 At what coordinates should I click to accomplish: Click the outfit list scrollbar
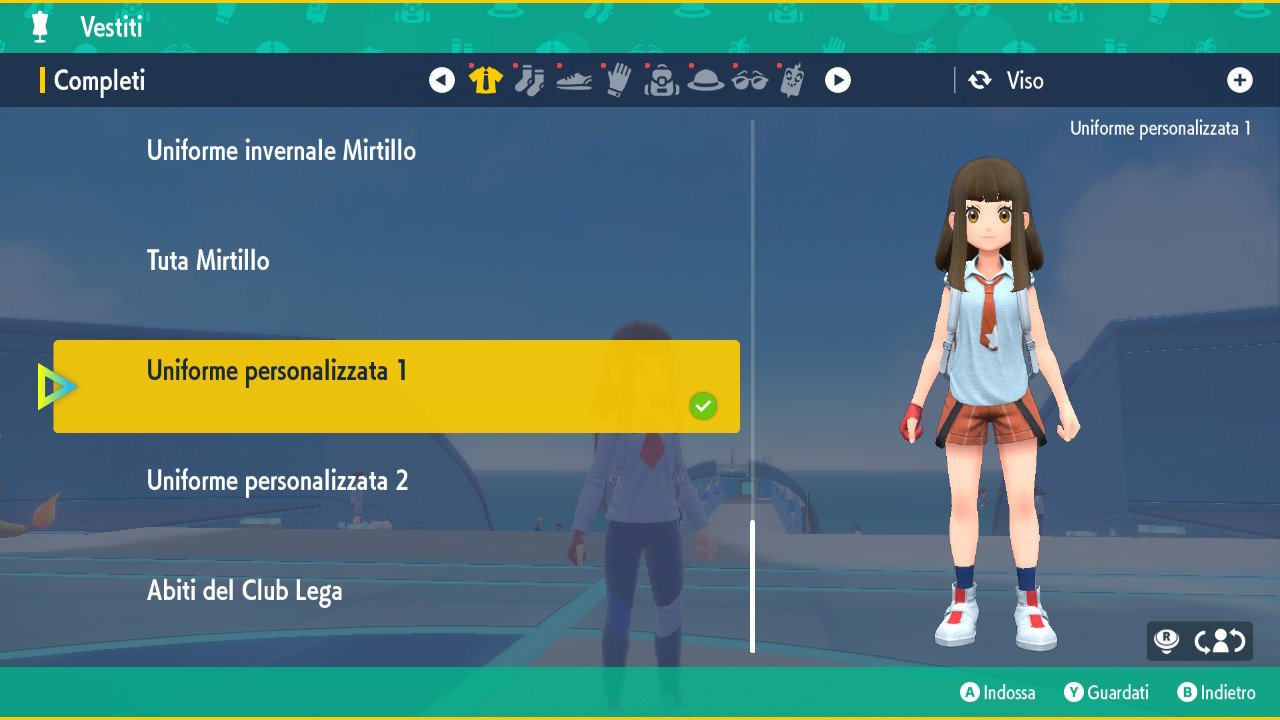point(753,585)
